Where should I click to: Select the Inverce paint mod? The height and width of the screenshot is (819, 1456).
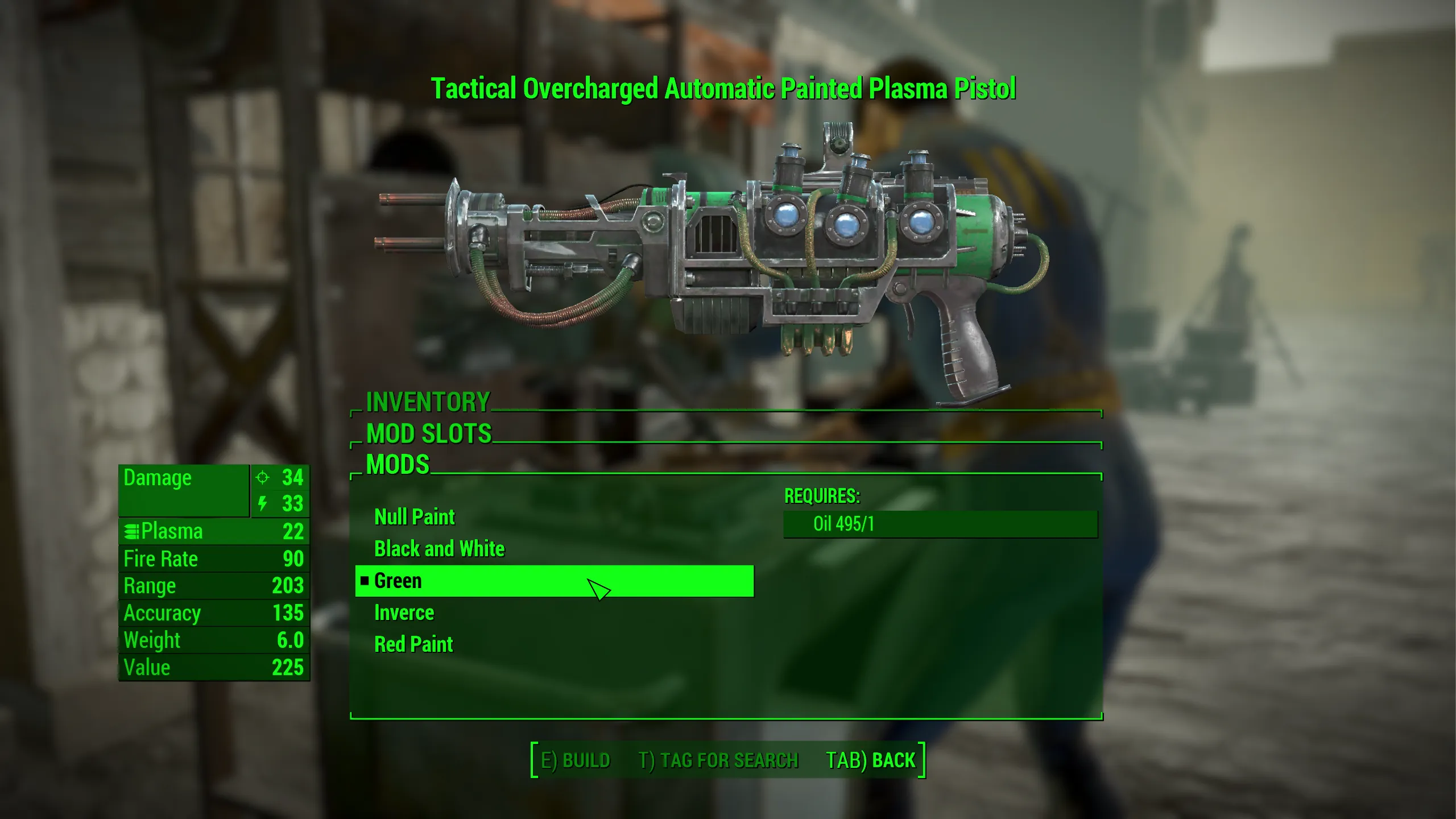404,613
